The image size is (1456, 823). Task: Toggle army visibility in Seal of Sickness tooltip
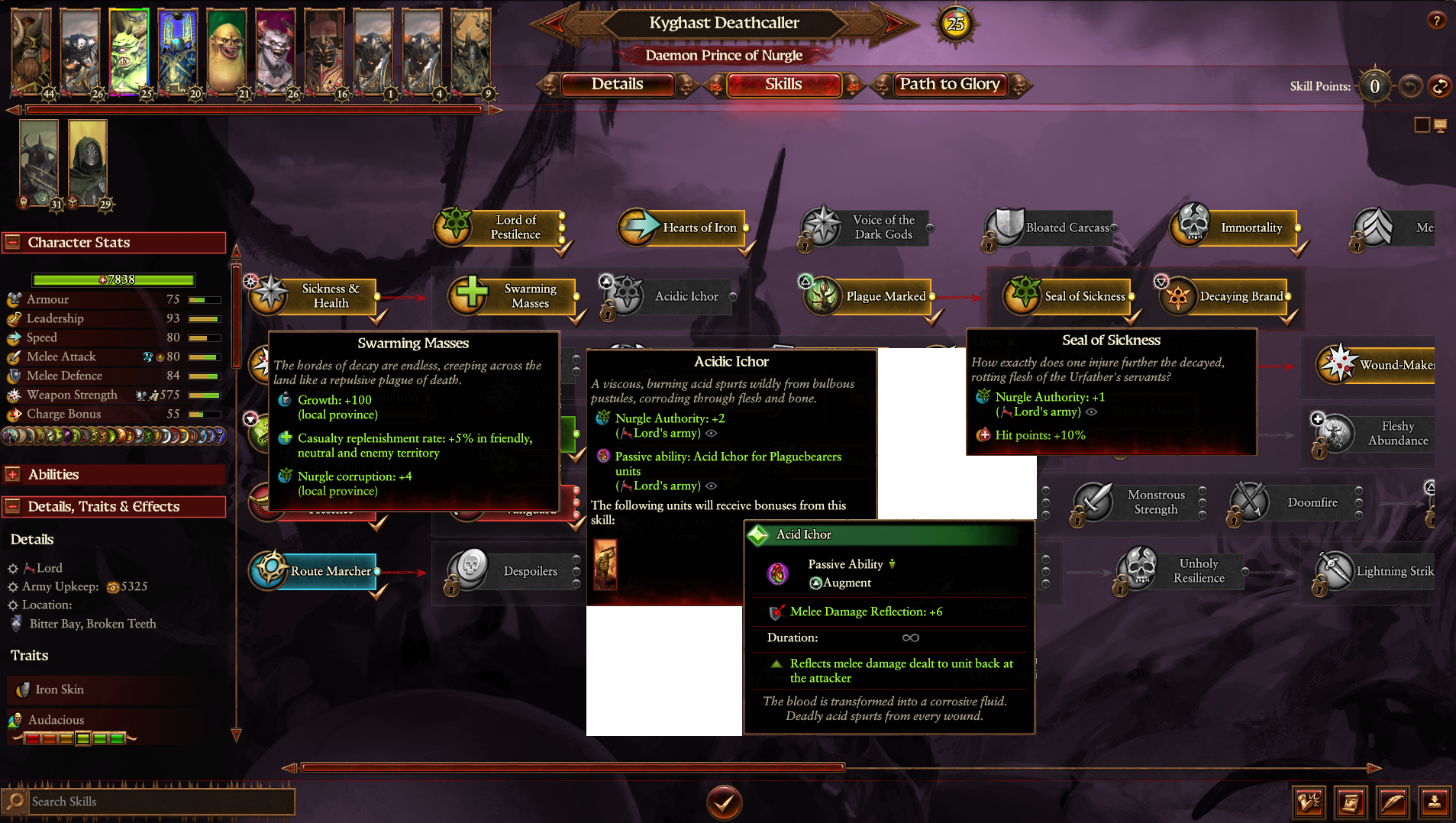[1092, 411]
